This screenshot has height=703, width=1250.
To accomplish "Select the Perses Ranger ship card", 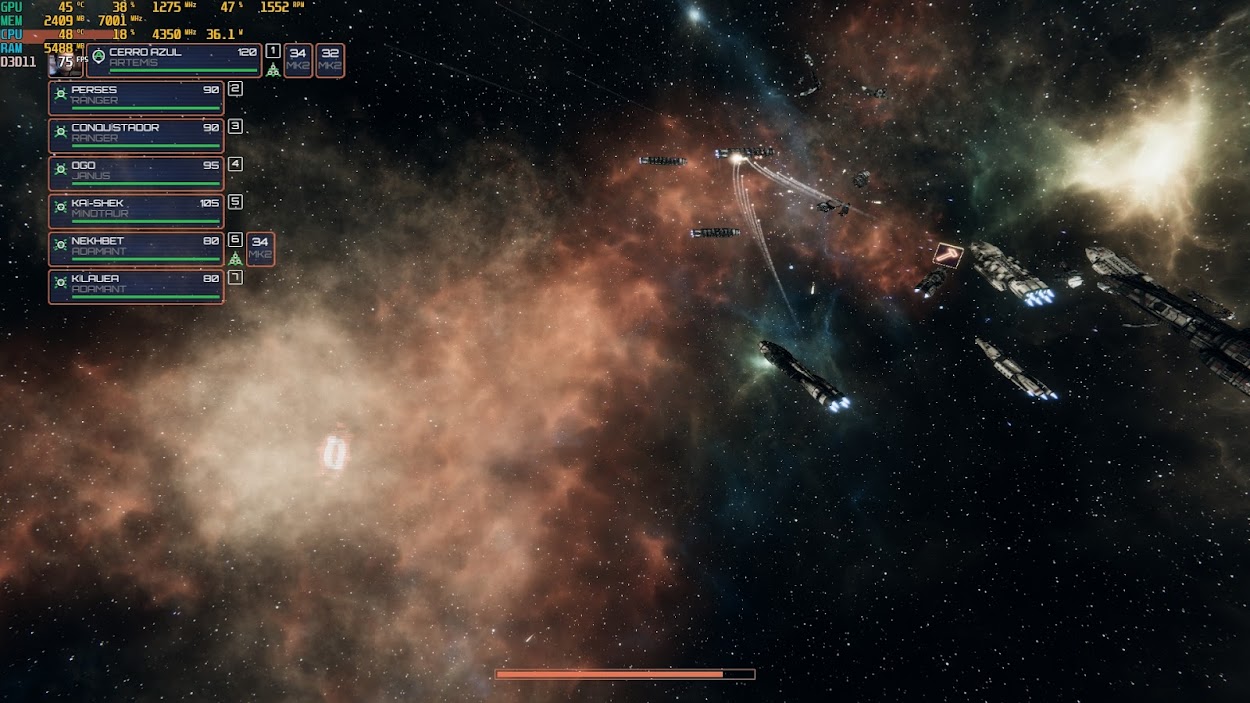I will (x=136, y=98).
